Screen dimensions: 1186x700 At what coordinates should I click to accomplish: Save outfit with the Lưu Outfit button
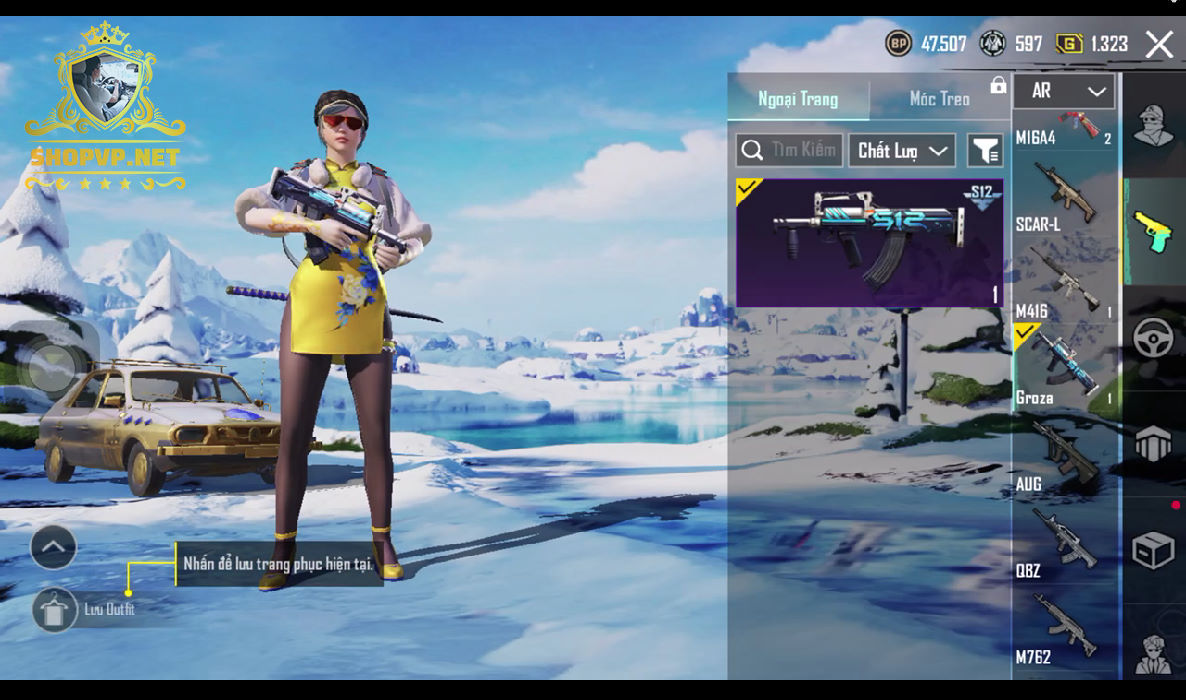55,609
